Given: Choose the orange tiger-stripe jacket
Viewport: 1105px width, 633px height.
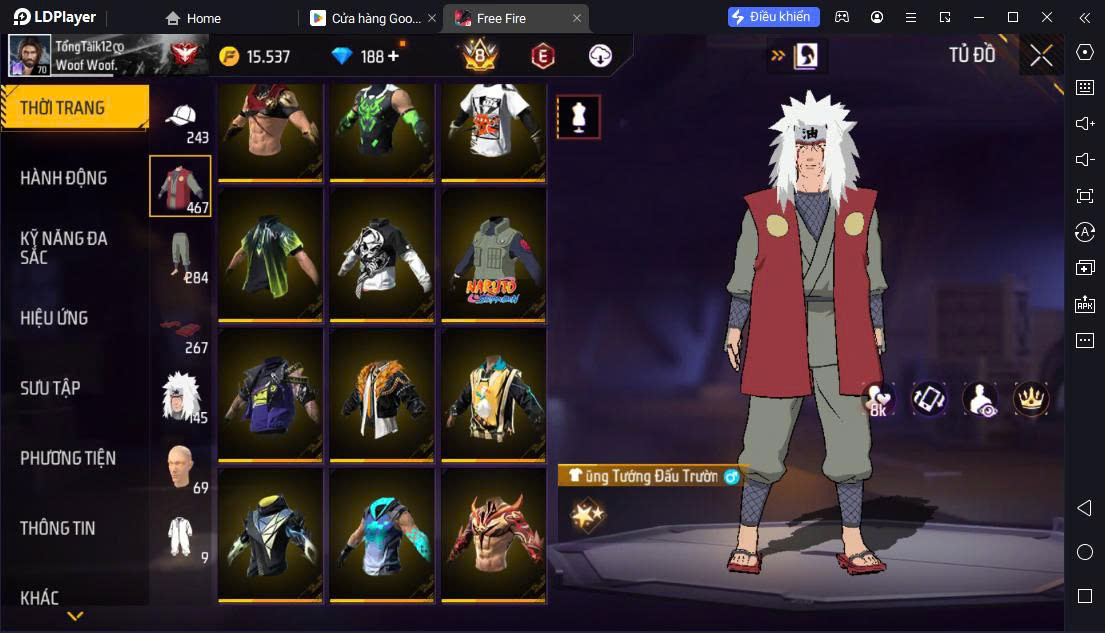Looking at the screenshot, I should 382,397.
